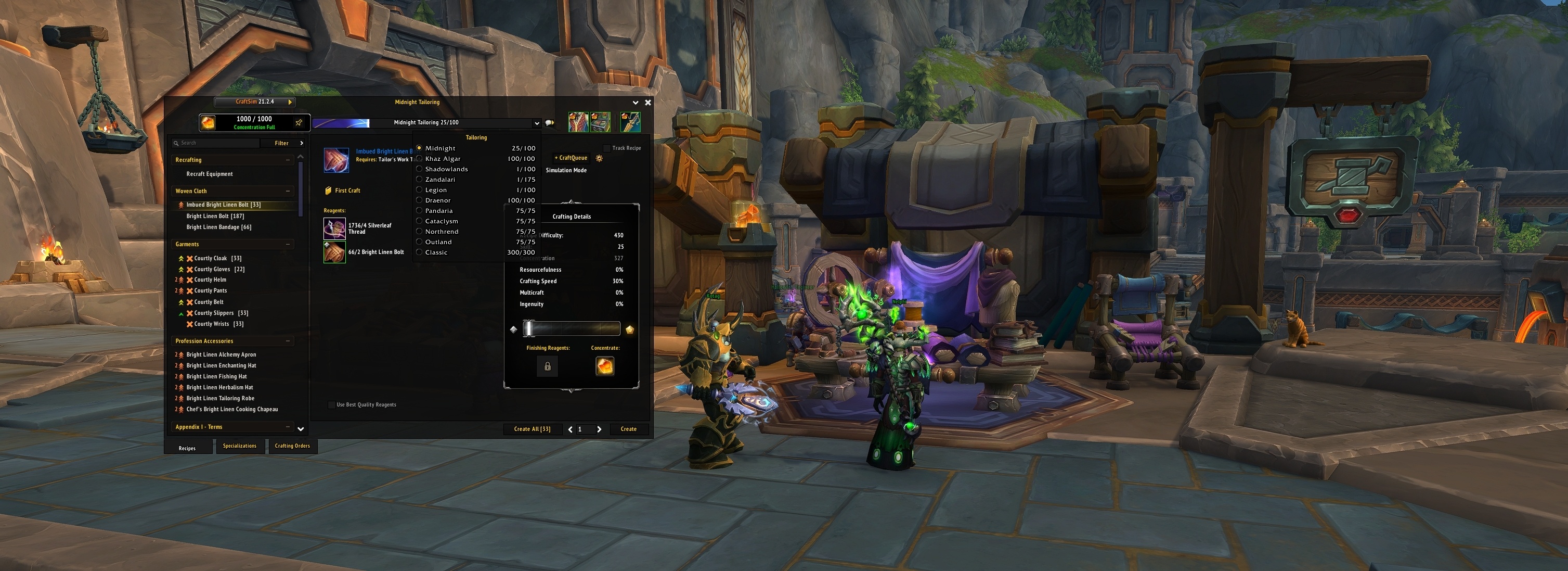Click Create All 33

(532, 429)
